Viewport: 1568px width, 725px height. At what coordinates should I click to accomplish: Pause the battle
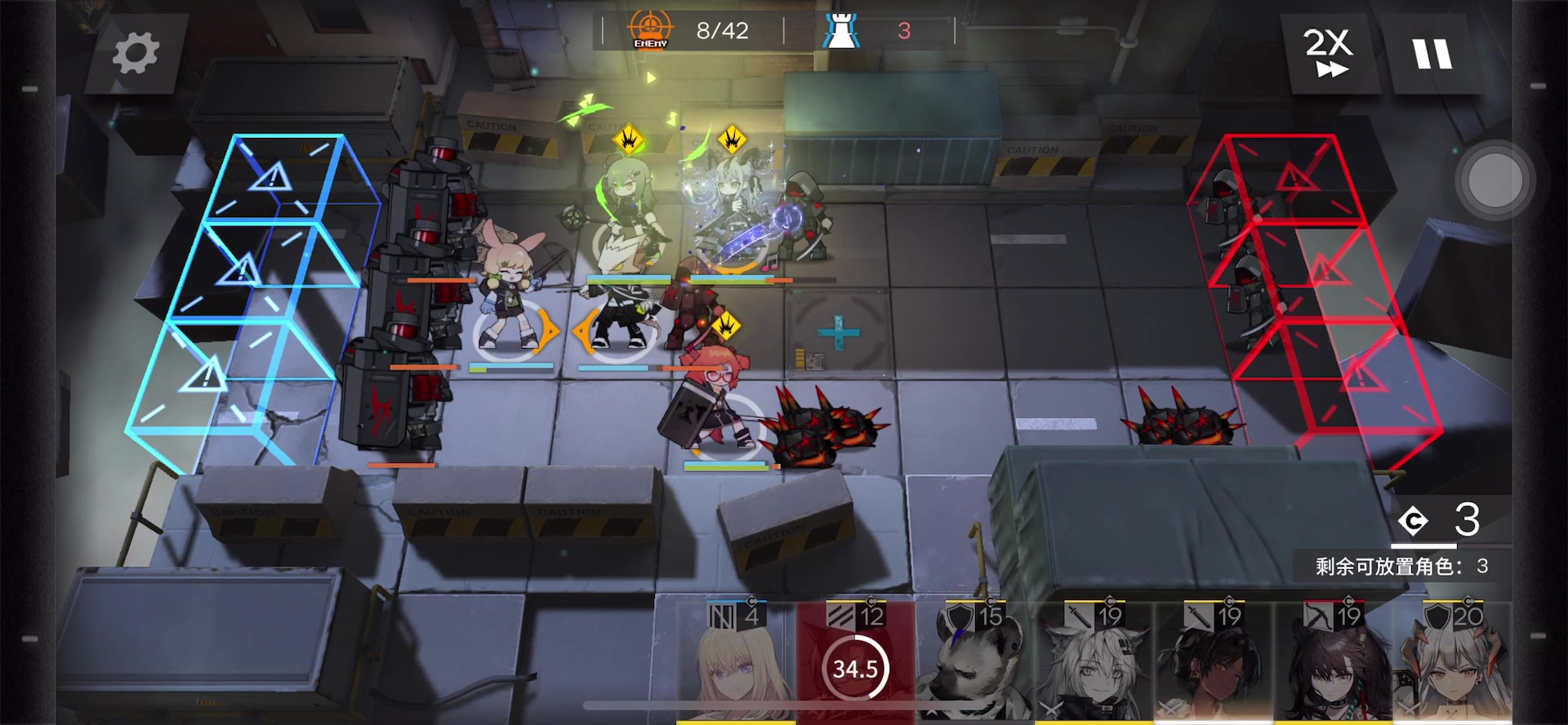click(x=1432, y=54)
